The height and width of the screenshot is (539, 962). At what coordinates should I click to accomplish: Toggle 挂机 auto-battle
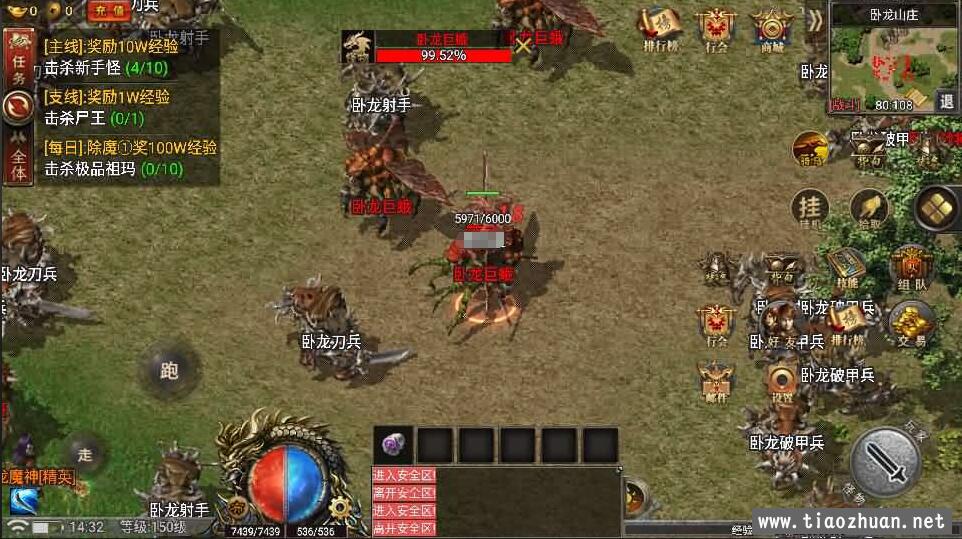click(810, 209)
